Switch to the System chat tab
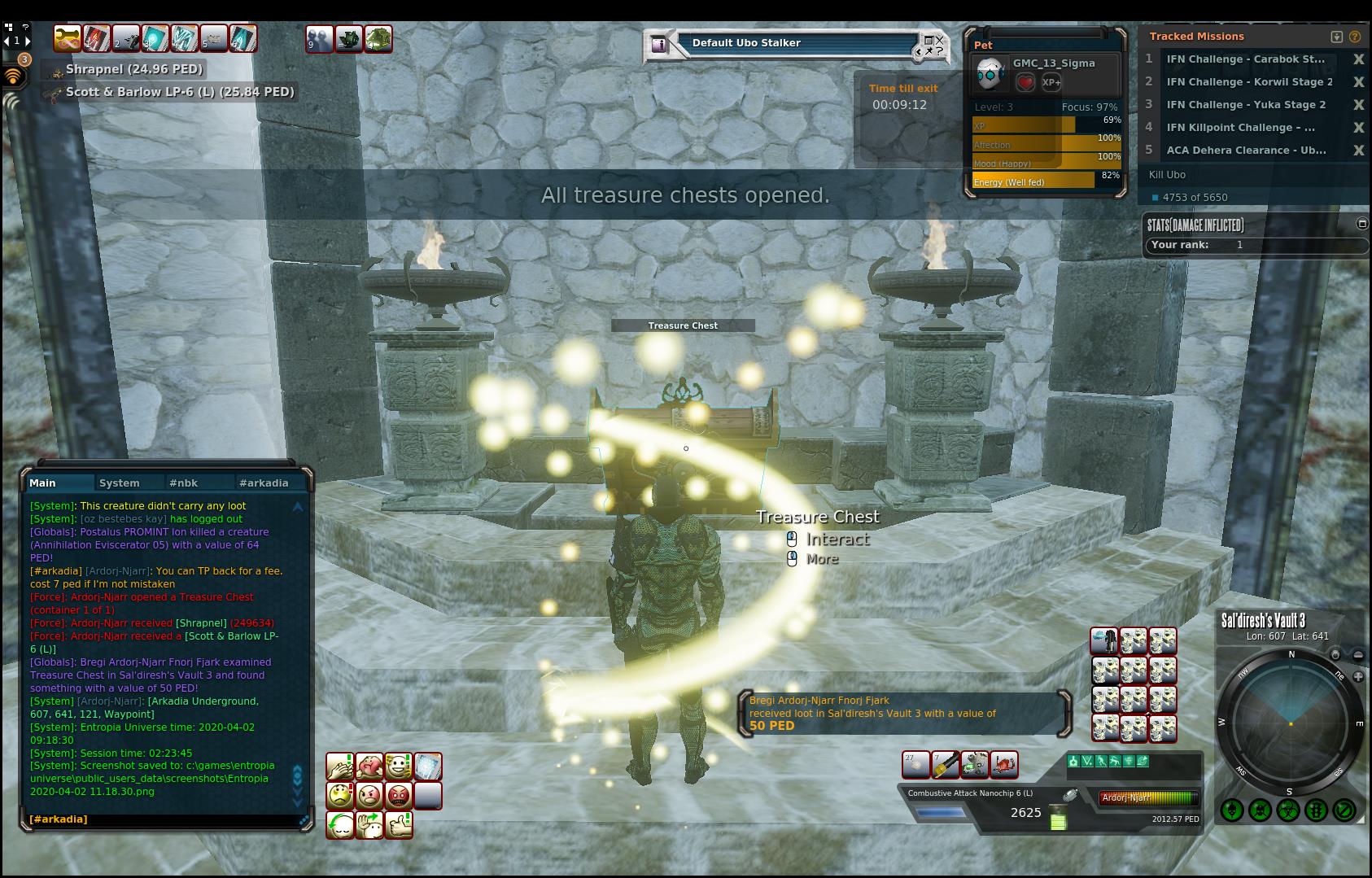Screen dimensions: 1372x878 coord(119,483)
